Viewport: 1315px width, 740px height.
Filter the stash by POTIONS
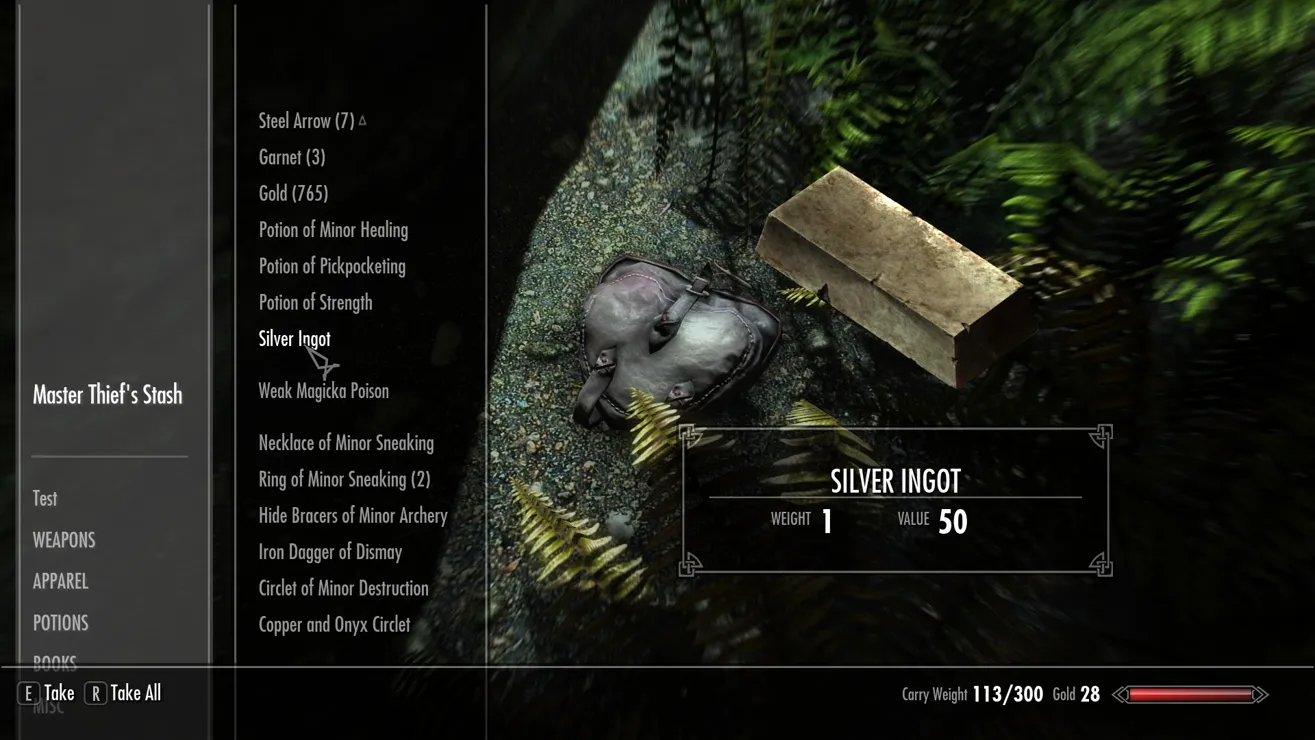tap(60, 623)
